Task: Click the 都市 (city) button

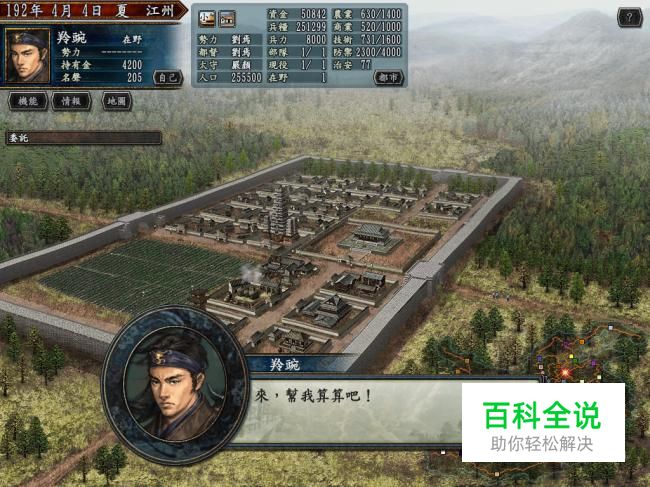Action: pyautogui.click(x=389, y=77)
